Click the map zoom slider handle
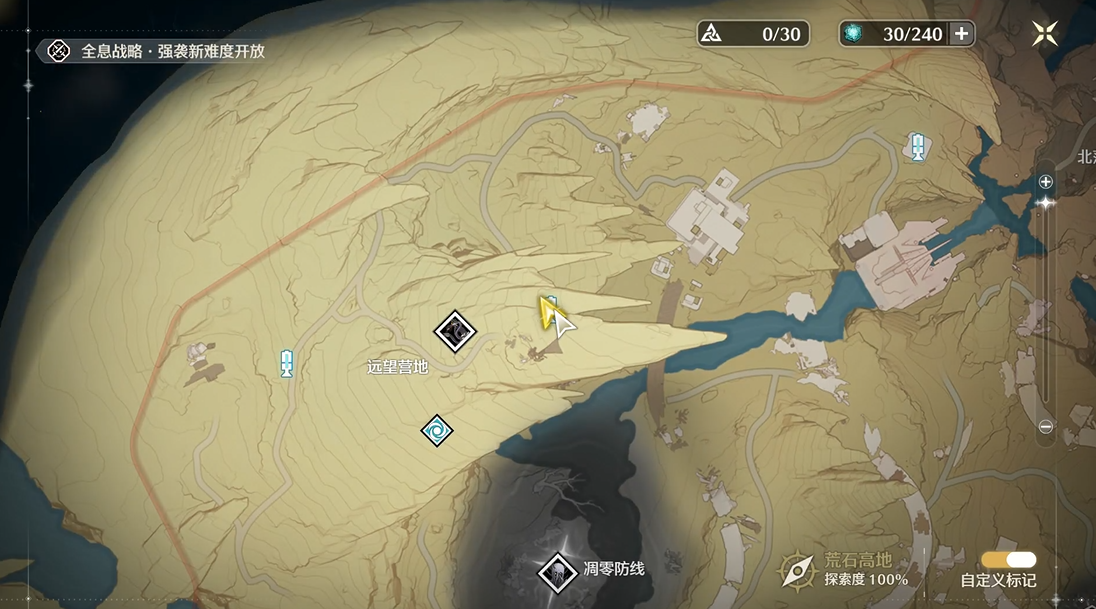Viewport: 1096px width, 609px height. click(1046, 202)
